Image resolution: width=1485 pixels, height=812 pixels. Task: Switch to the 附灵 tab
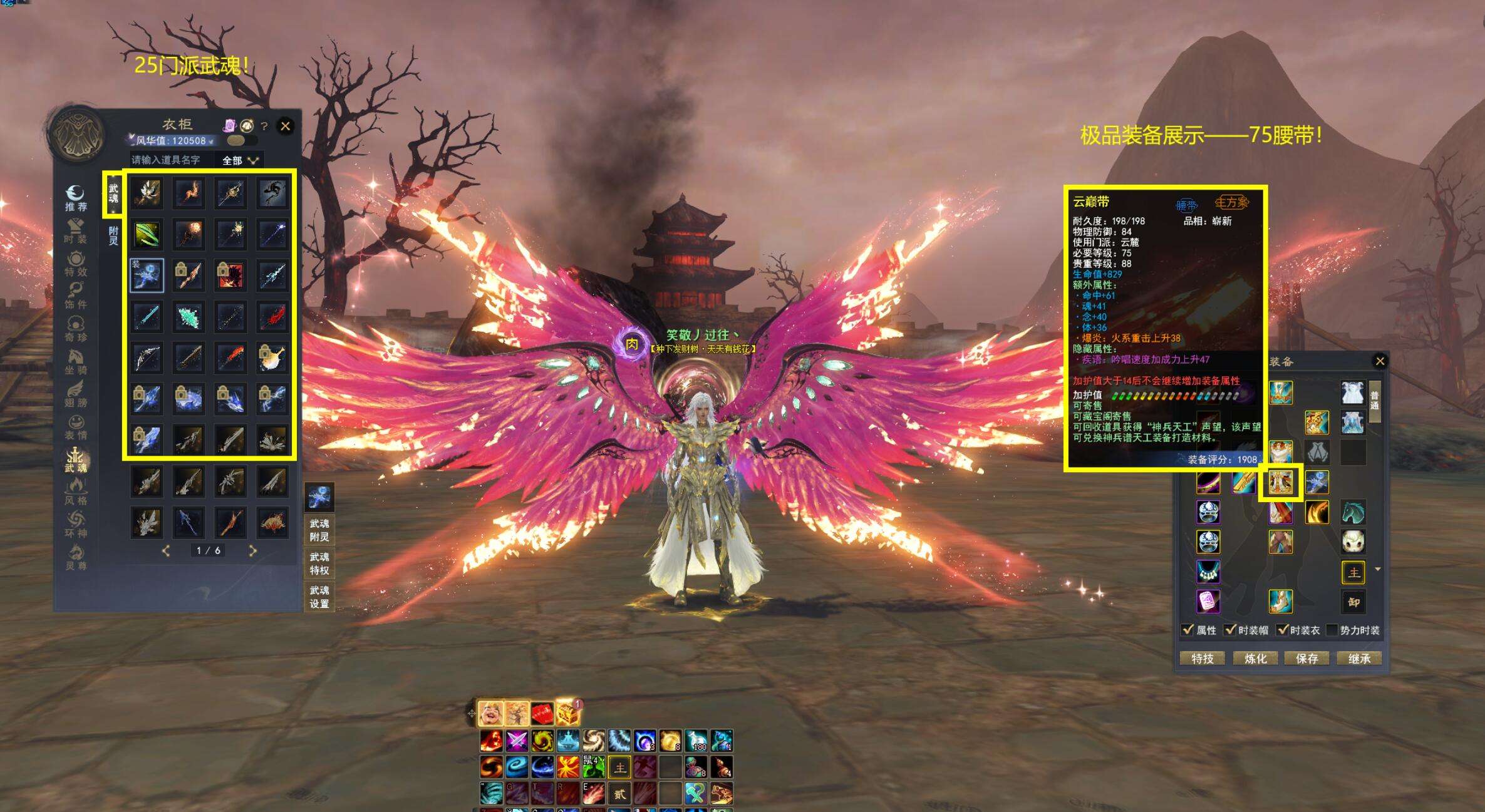pyautogui.click(x=113, y=236)
